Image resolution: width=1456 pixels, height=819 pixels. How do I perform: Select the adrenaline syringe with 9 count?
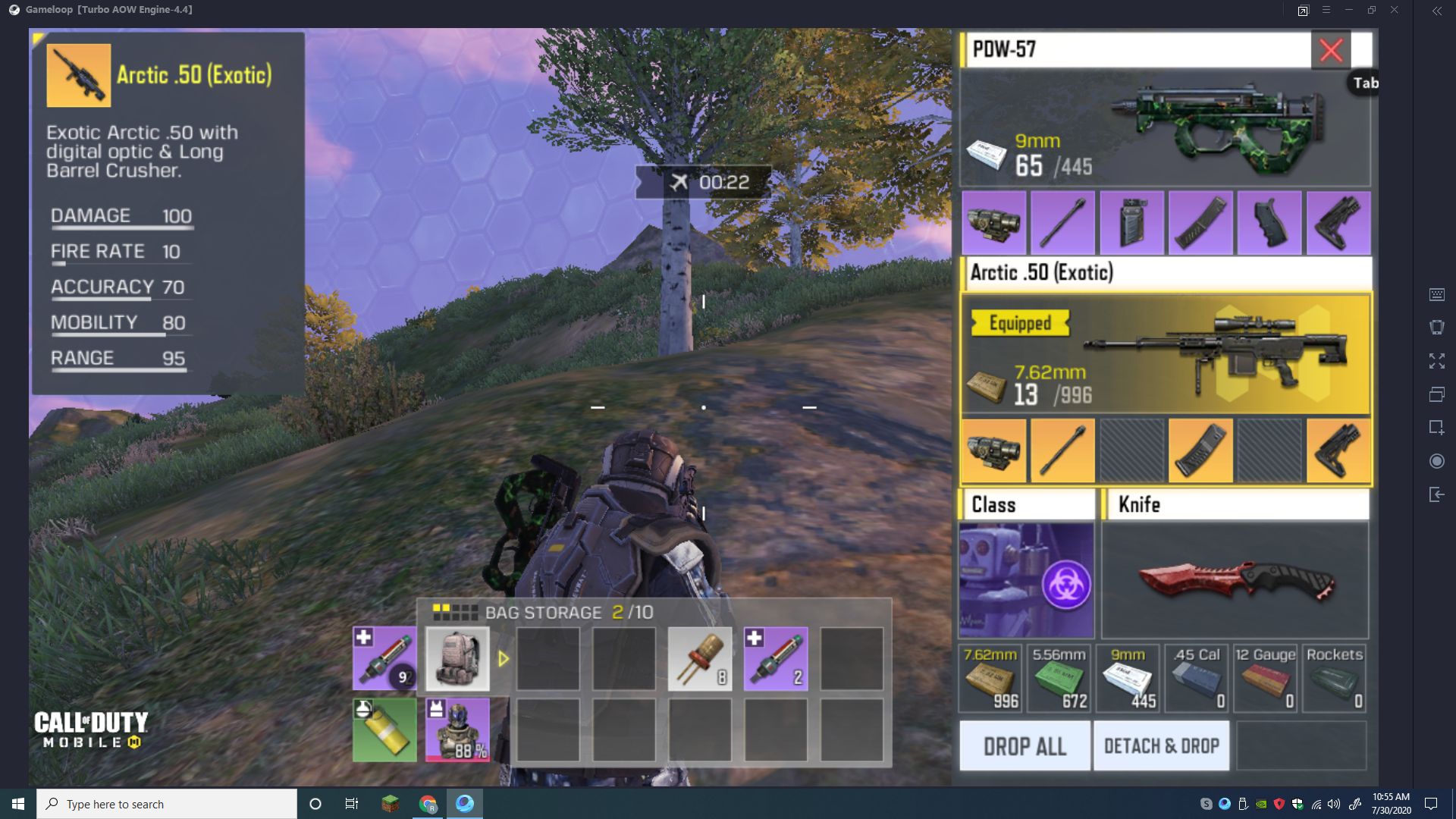(384, 659)
